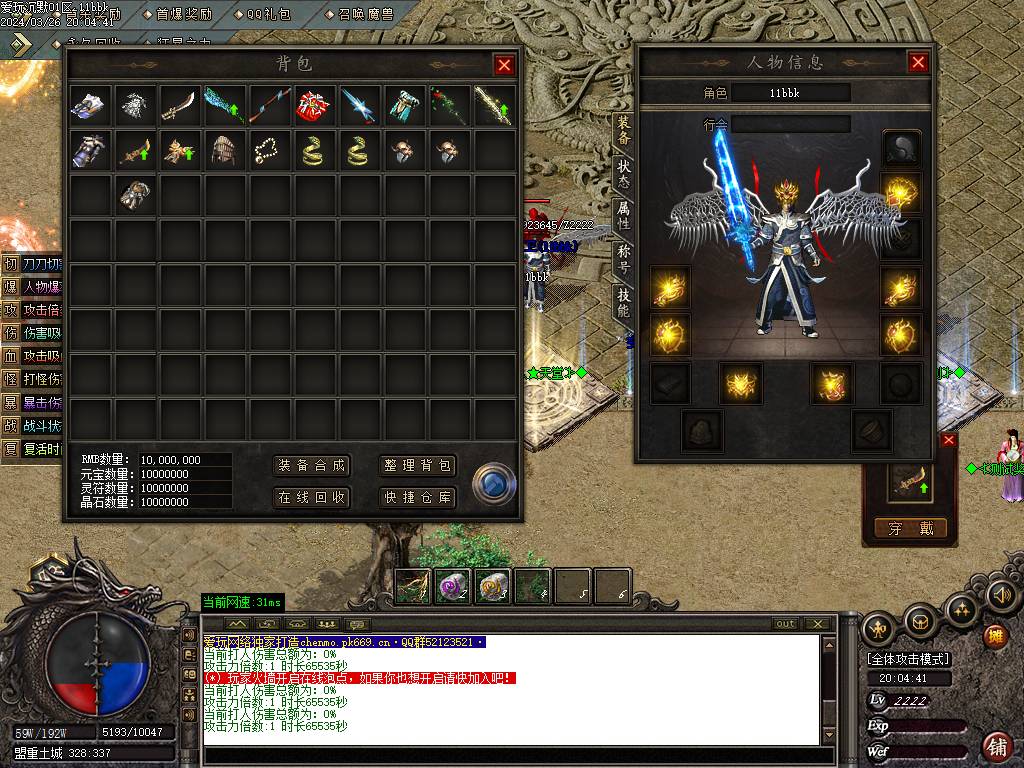Screen dimensions: 1024x768
Task: Open the 快捷仓库 quick warehouse
Action: [418, 497]
